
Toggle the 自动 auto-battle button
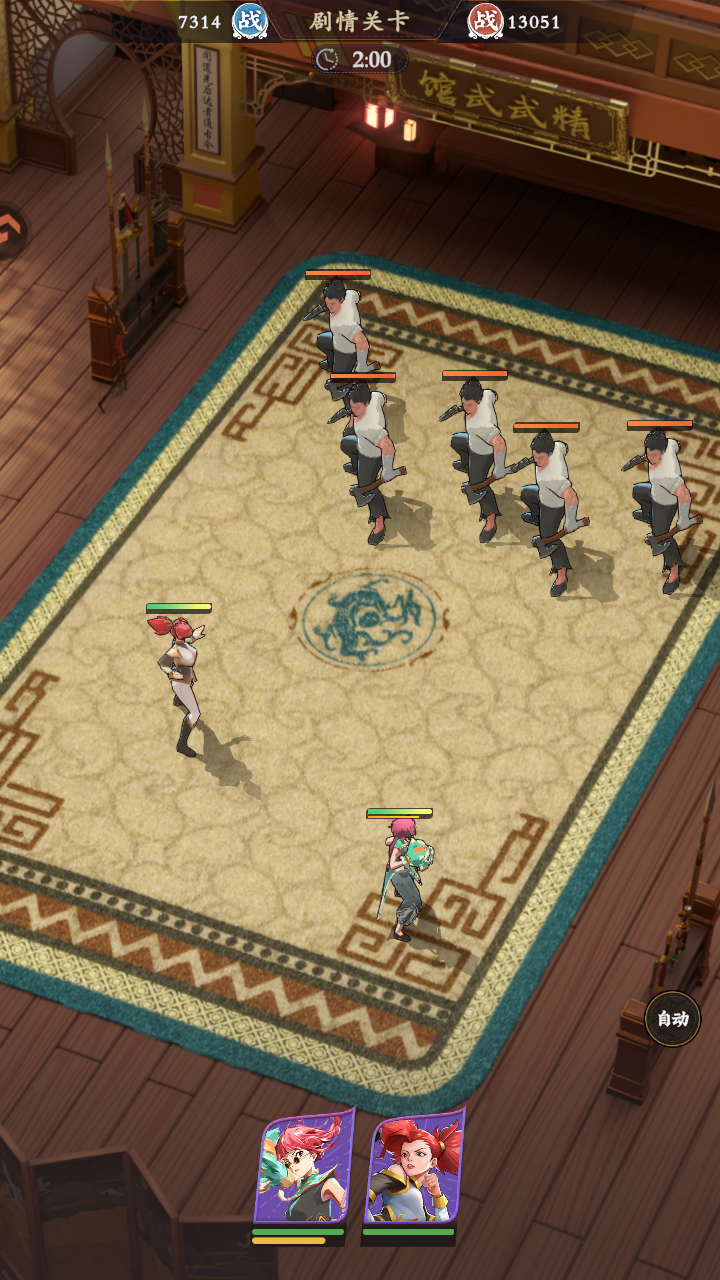(x=672, y=1019)
